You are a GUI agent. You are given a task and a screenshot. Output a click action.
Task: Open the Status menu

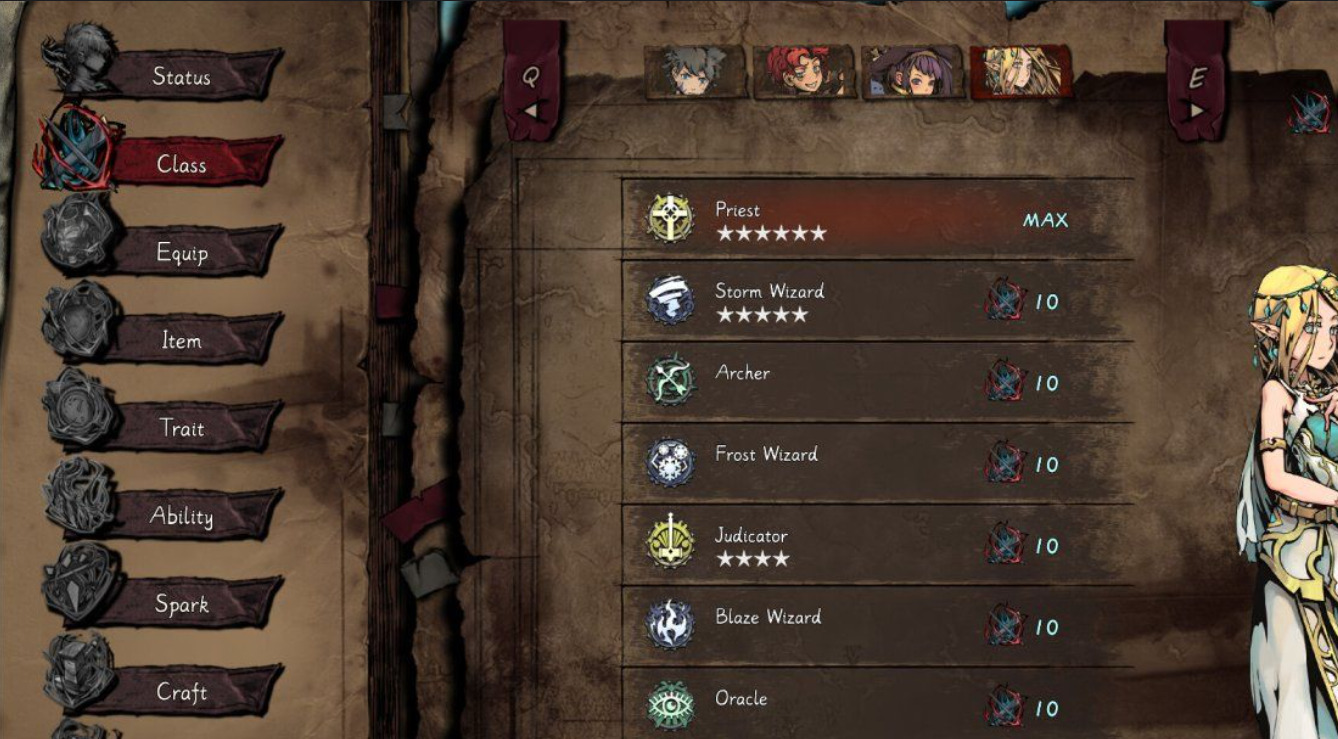coord(181,76)
